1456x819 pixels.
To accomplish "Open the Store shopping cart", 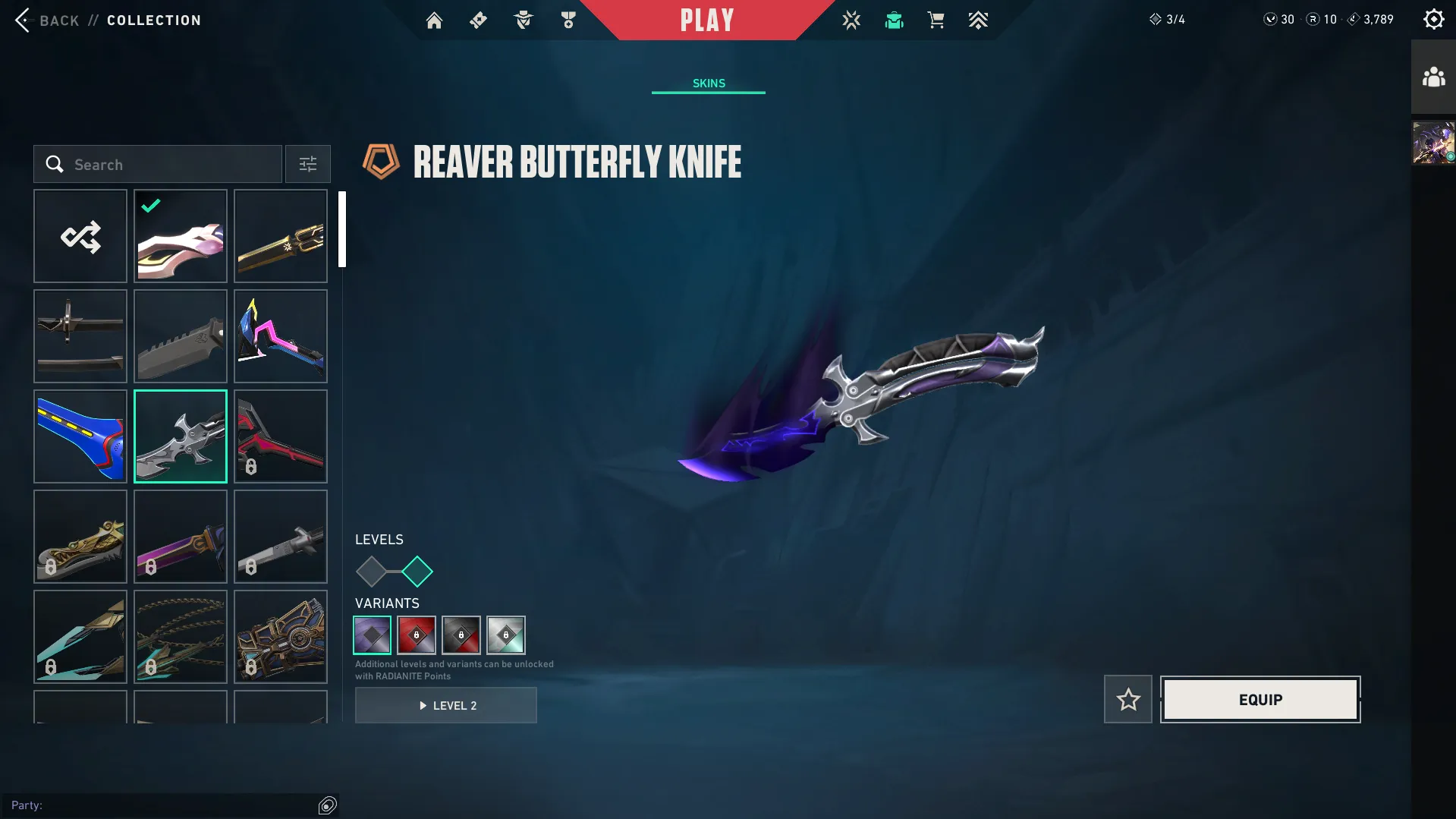I will tap(936, 20).
